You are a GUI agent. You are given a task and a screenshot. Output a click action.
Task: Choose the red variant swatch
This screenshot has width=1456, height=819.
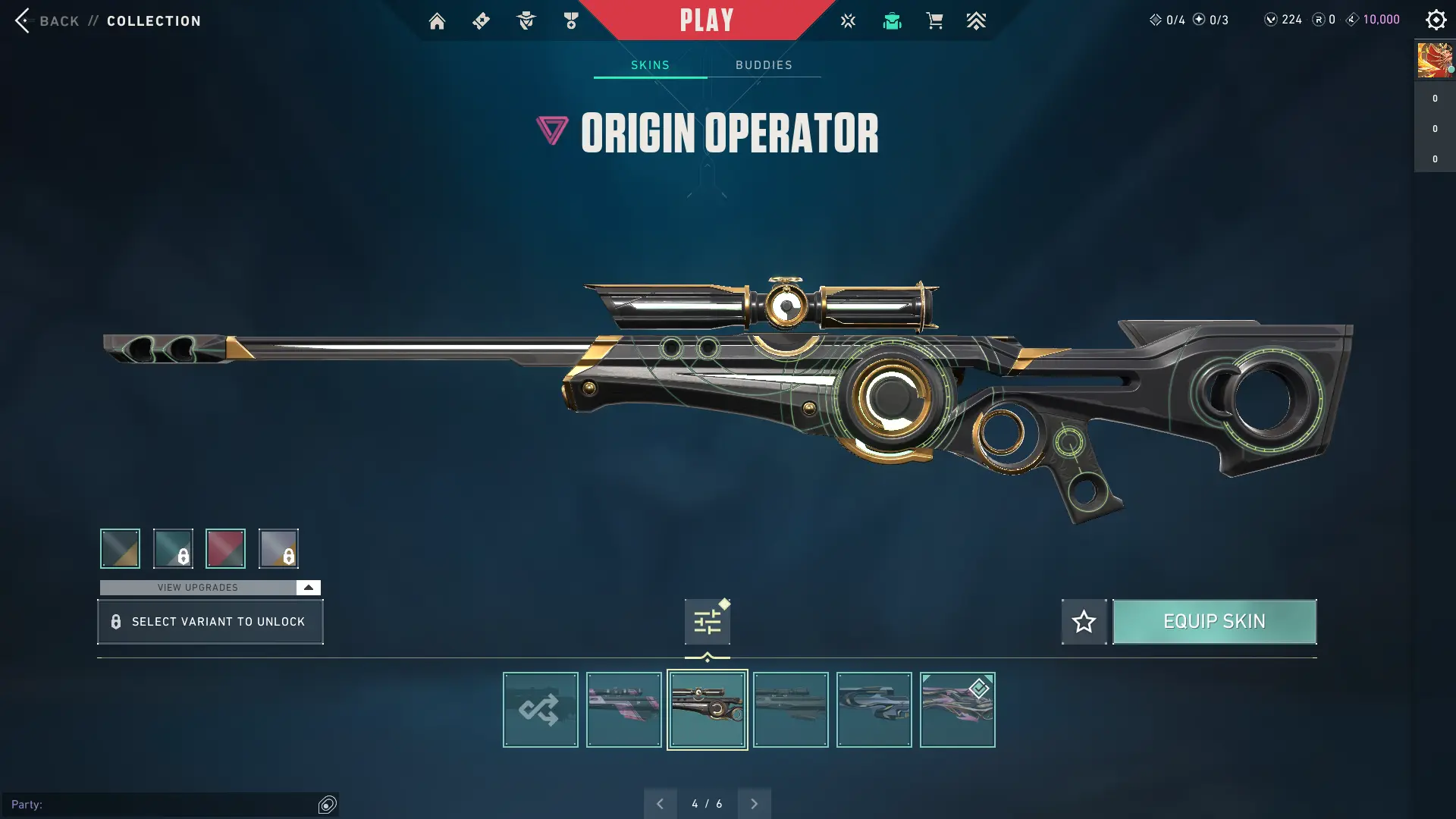(225, 548)
